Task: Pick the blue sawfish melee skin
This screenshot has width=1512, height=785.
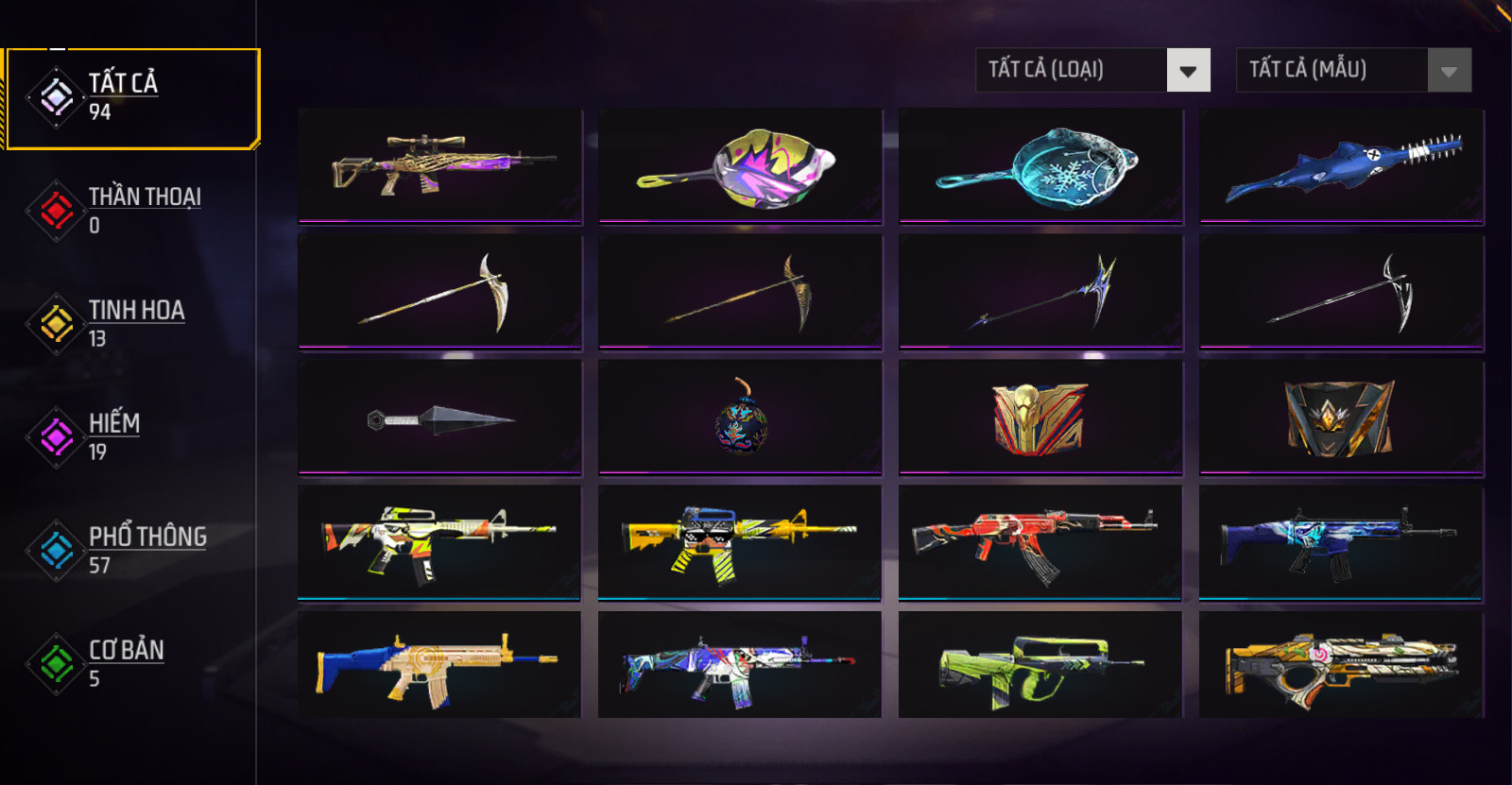Action: click(1341, 165)
